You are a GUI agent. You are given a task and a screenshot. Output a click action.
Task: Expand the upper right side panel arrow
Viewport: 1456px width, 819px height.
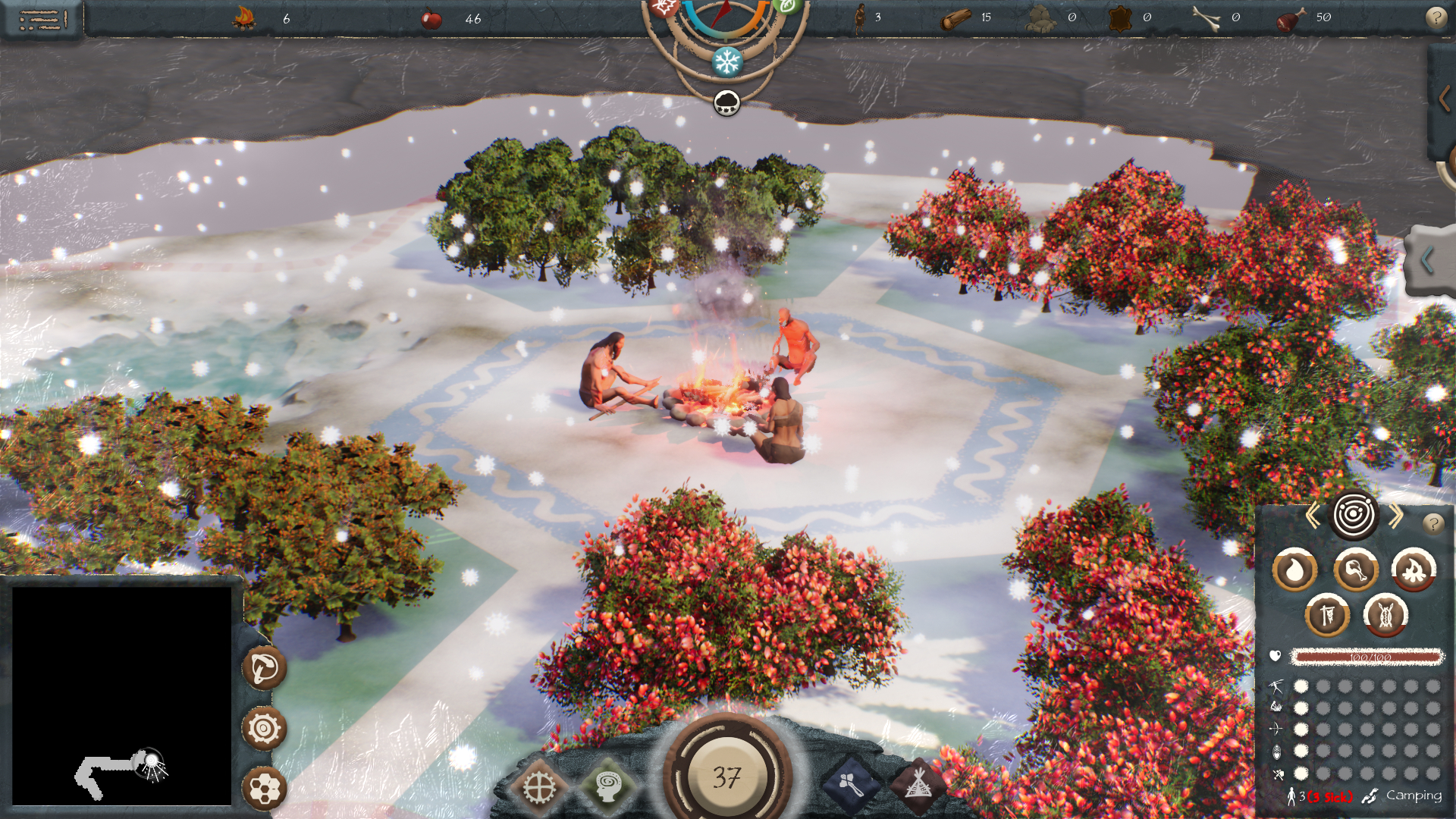pyautogui.click(x=1444, y=99)
